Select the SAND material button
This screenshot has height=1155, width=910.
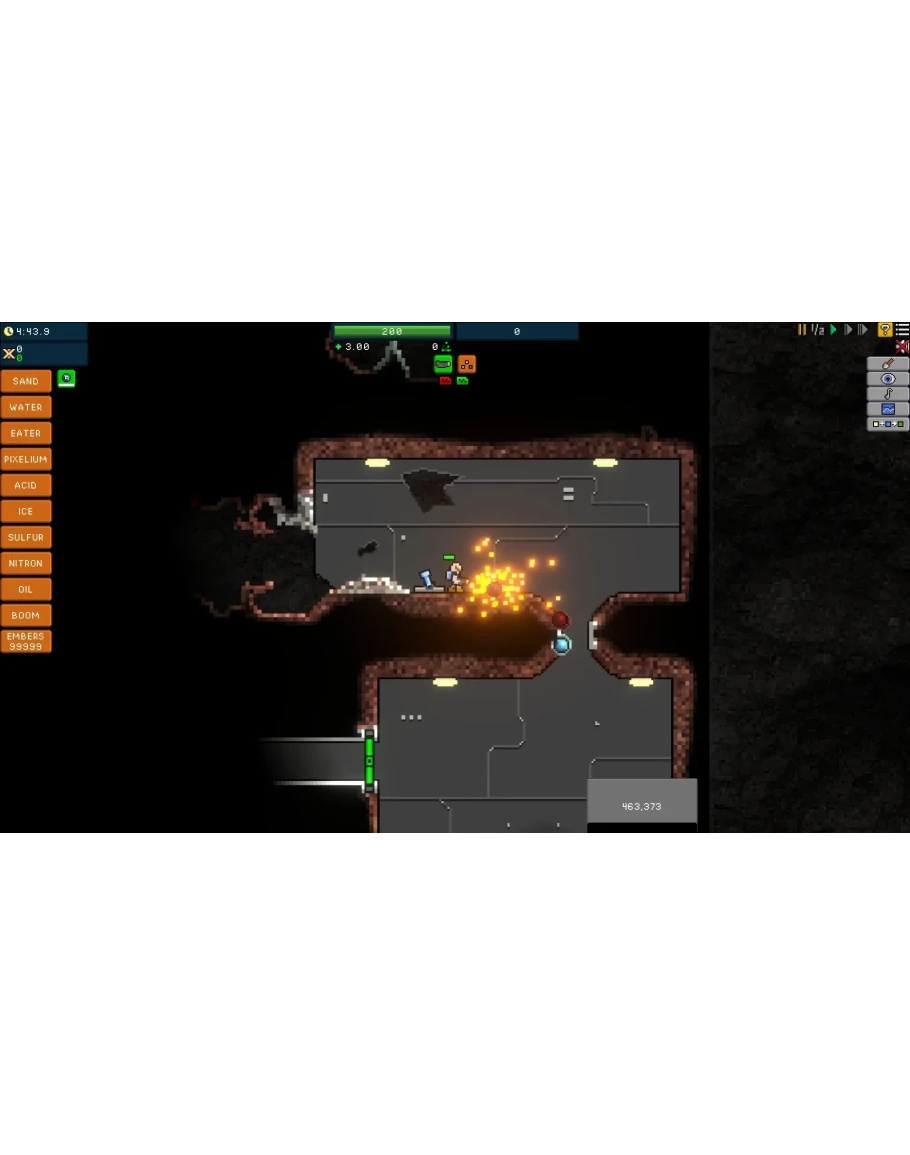pyautogui.click(x=26, y=381)
